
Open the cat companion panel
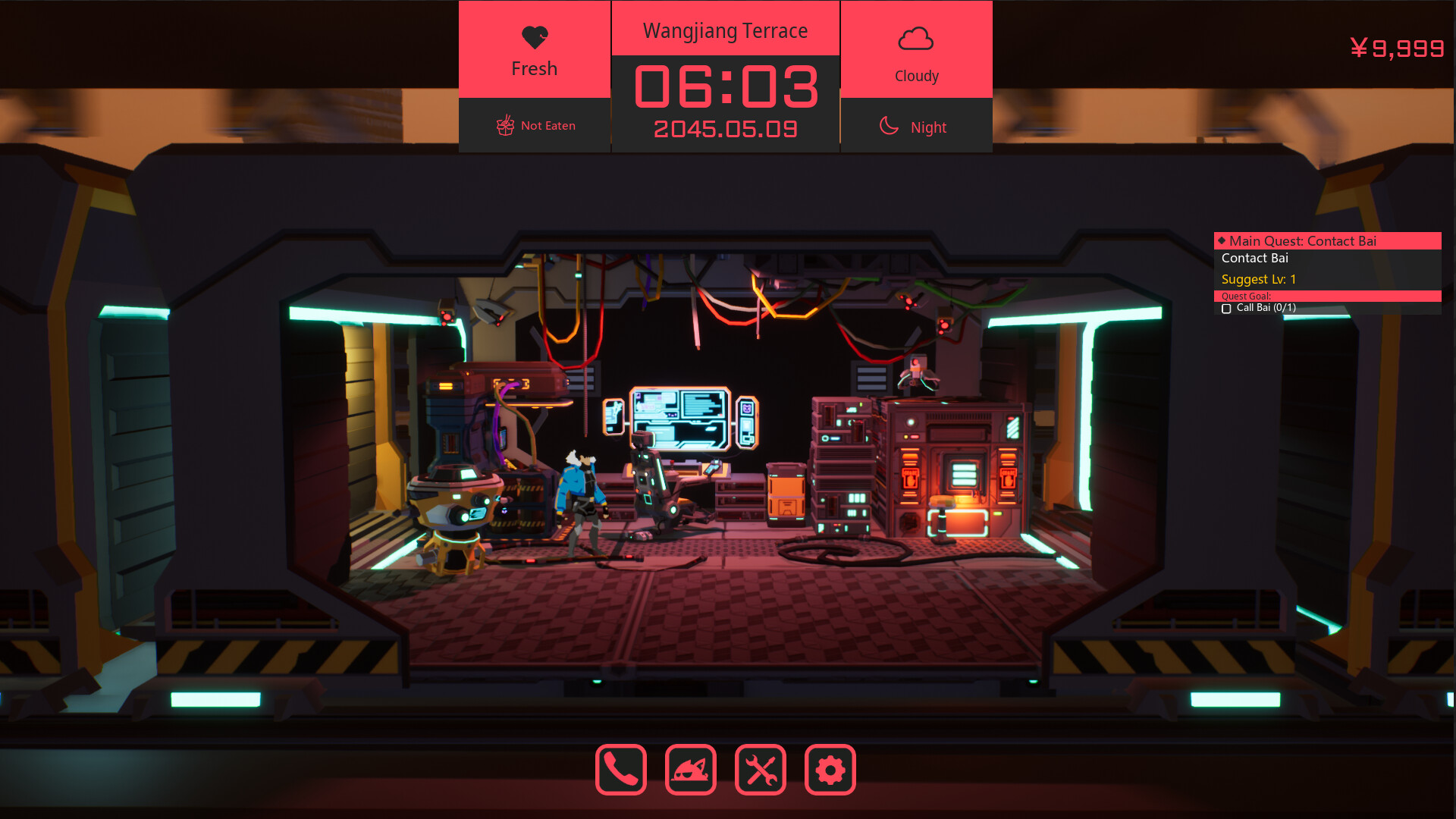click(x=690, y=770)
